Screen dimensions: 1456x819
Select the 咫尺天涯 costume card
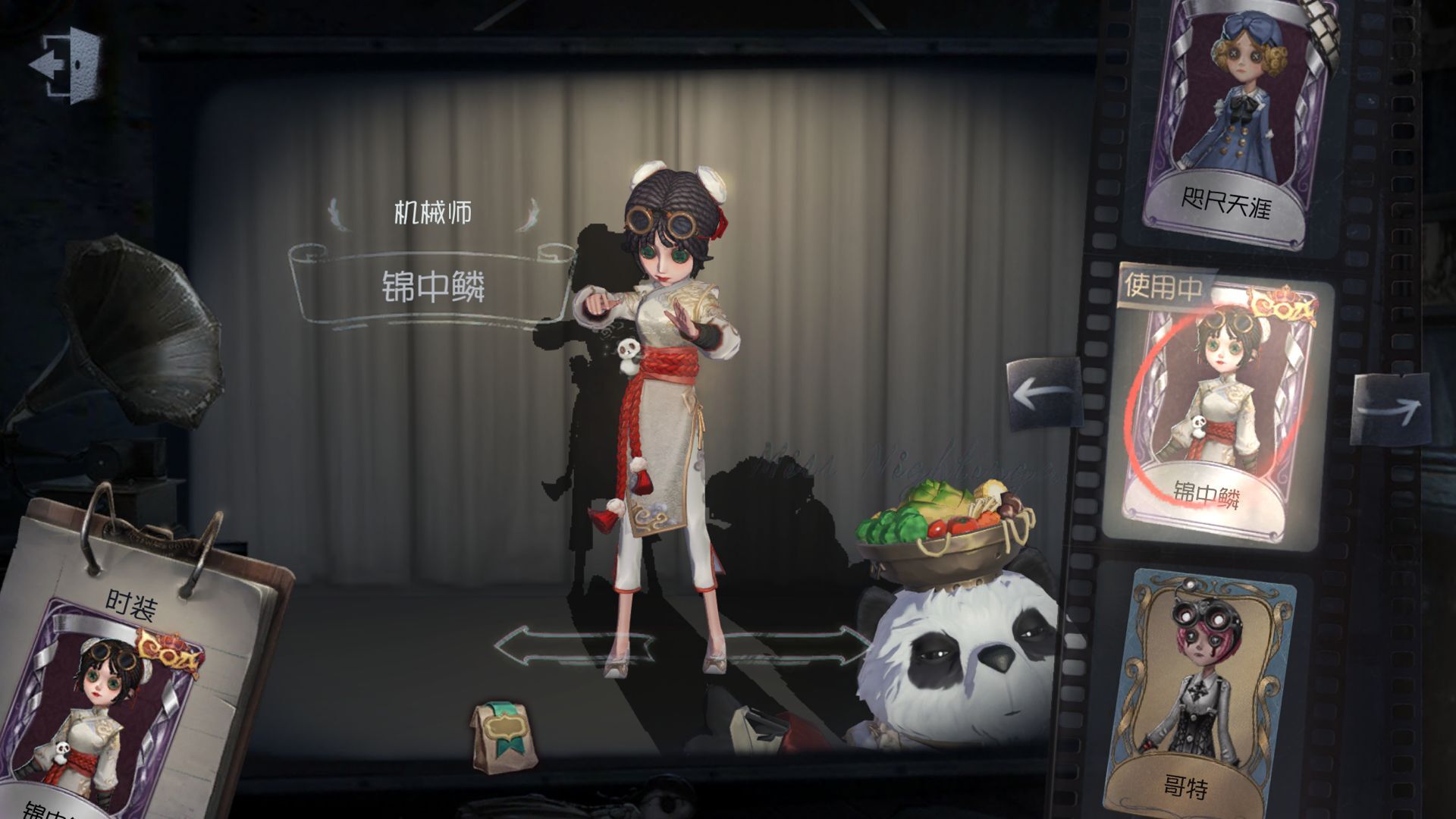tap(1228, 121)
